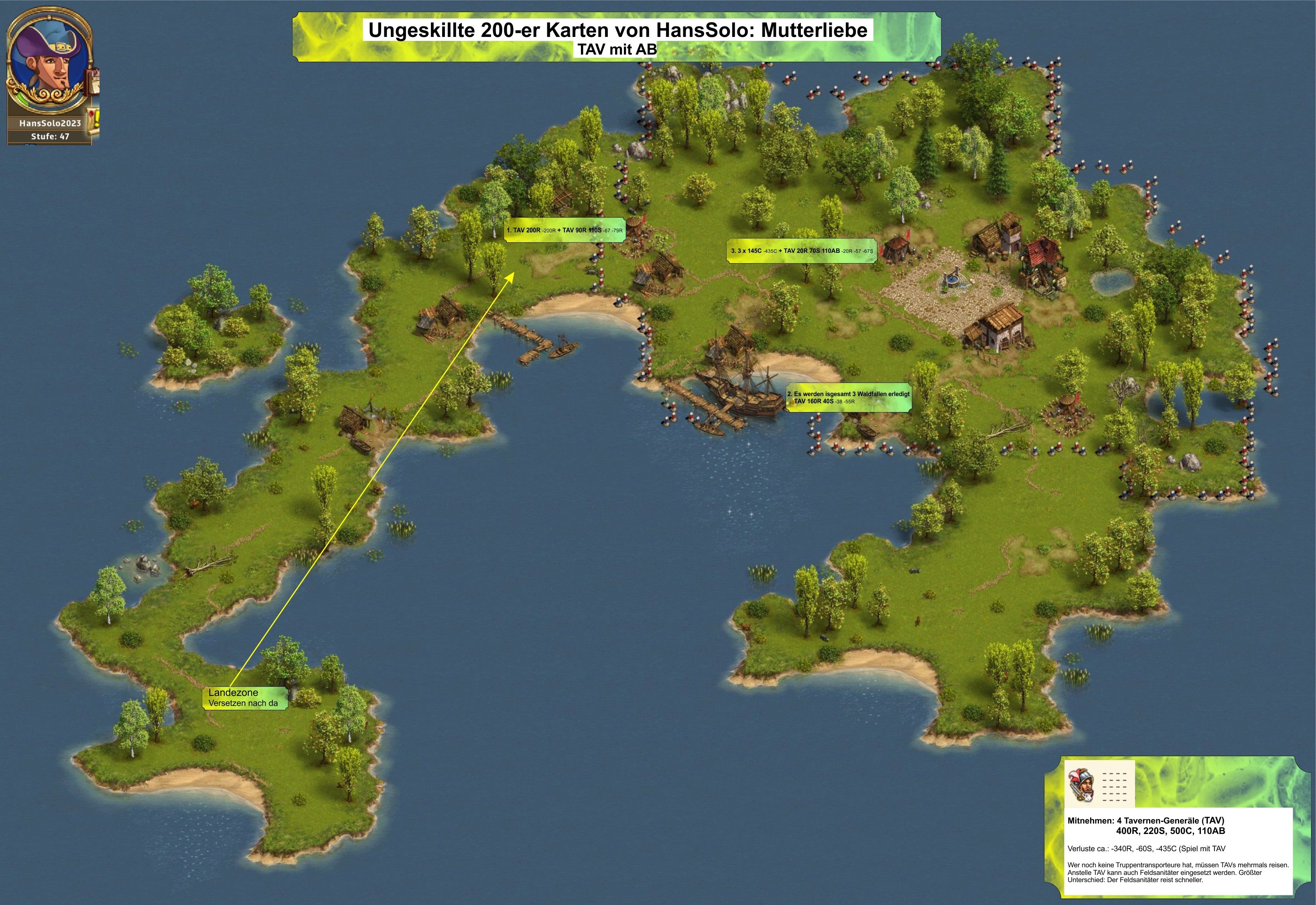
Task: Open the calendar icon beside the avatar
Action: (93, 82)
